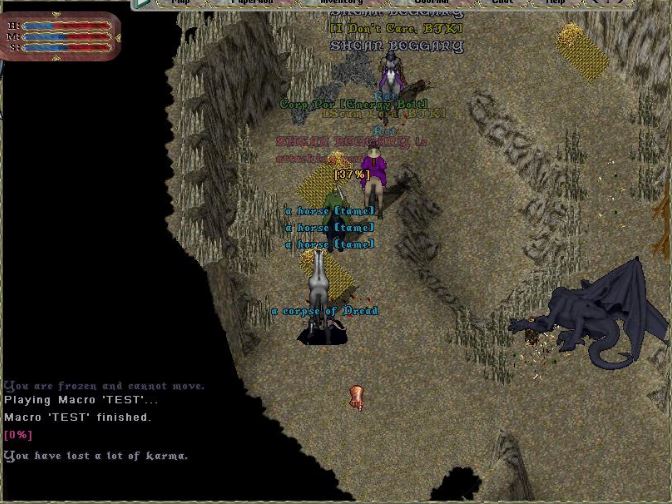Viewport: 672px width, 504px height.
Task: Open the Inventory from the top bar
Action: tap(340, 3)
